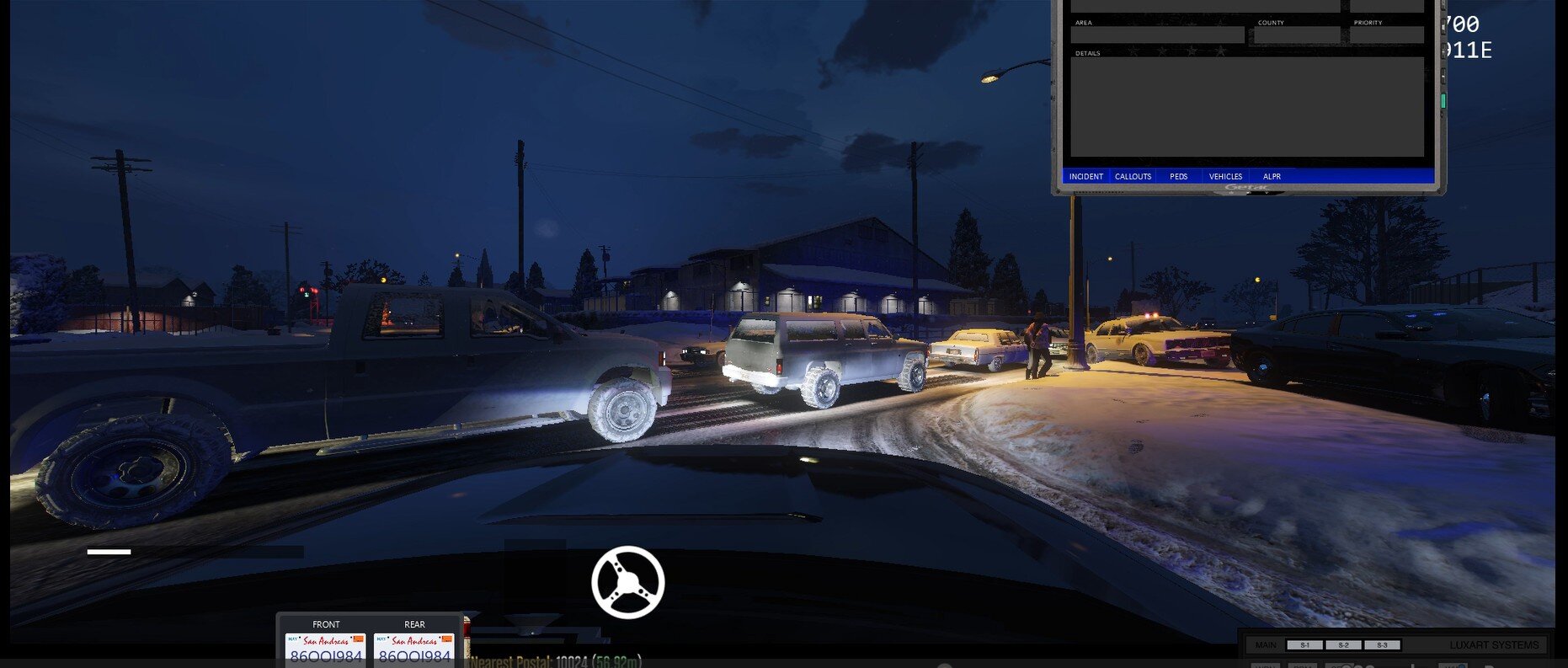Viewport: 1568px width, 668px height.
Task: Select the rear plate reader image
Action: (414, 649)
